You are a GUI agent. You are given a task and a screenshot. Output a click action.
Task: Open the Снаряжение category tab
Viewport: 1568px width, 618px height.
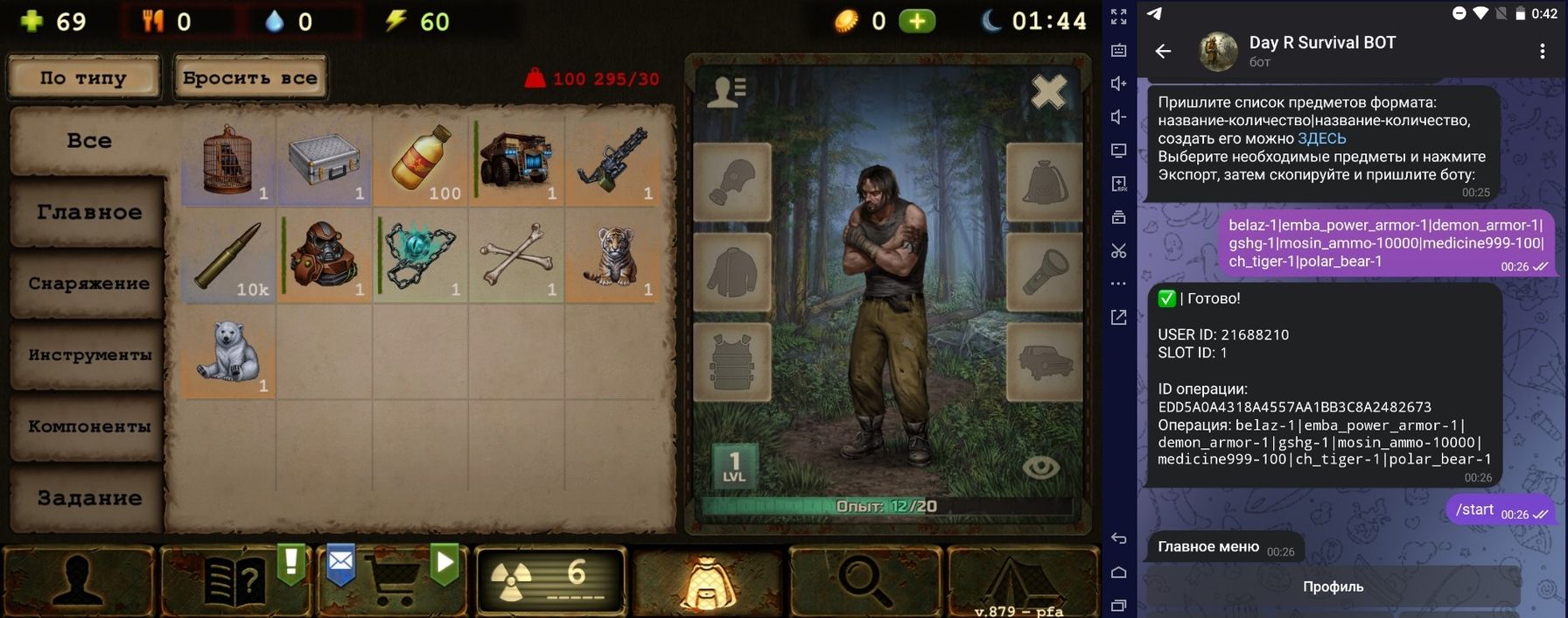point(88,284)
